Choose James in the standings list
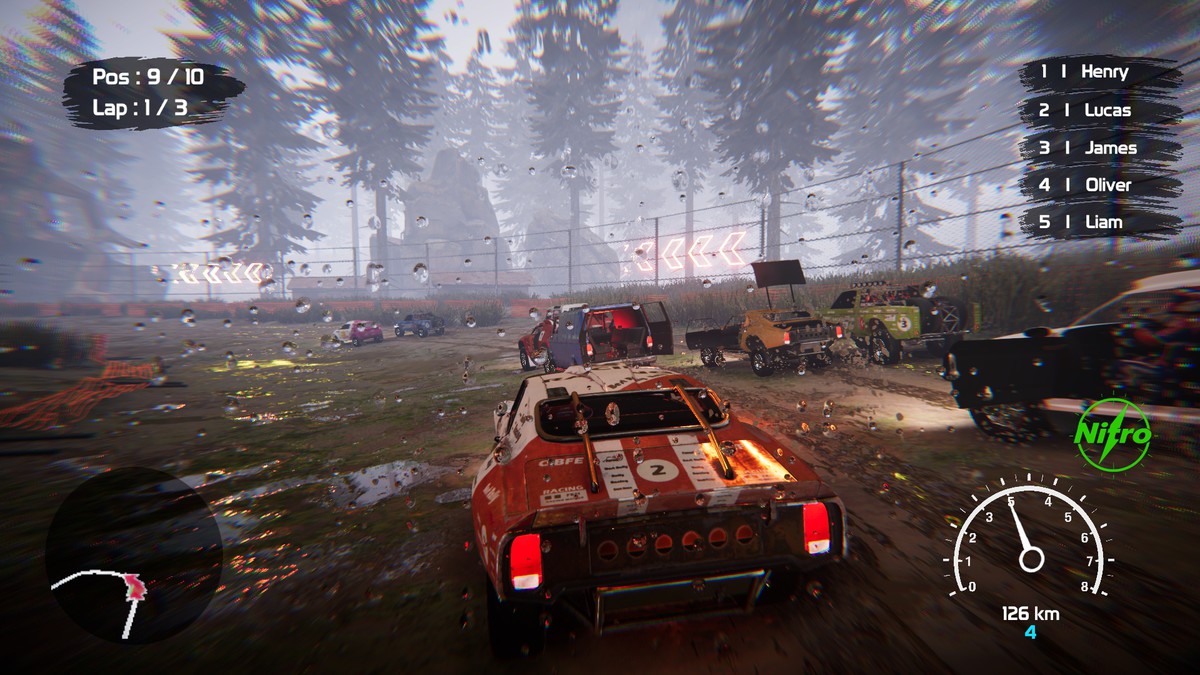This screenshot has width=1200, height=675. (x=1099, y=148)
